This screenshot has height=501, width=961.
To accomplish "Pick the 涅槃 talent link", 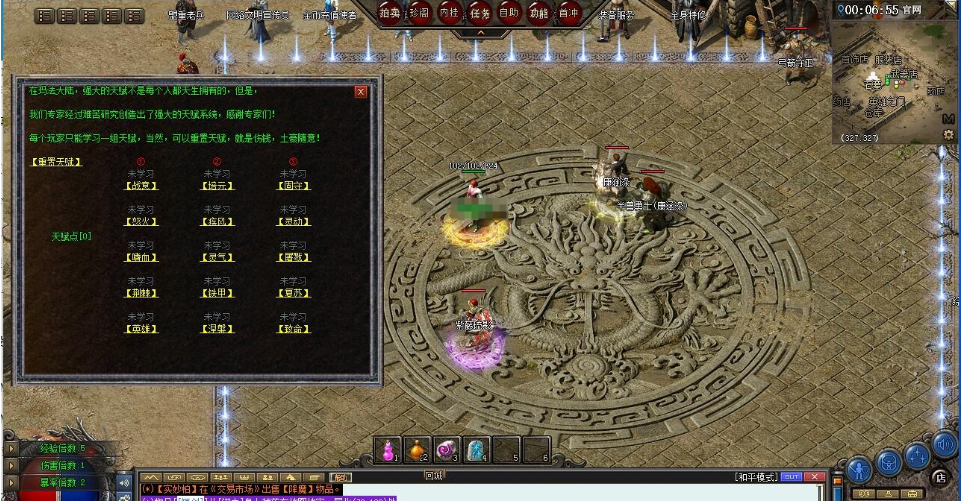I will tap(217, 329).
